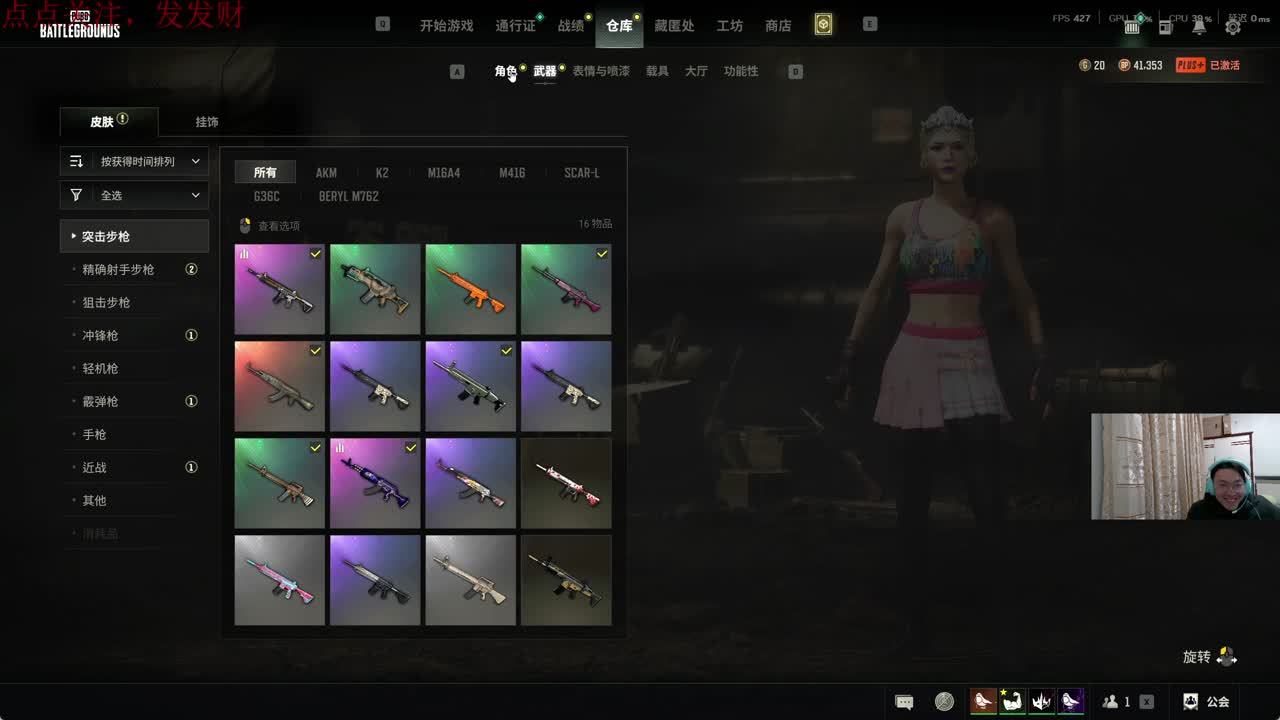Switch to the 通行证 pass tab
This screenshot has width=1280, height=720.
pos(516,26)
